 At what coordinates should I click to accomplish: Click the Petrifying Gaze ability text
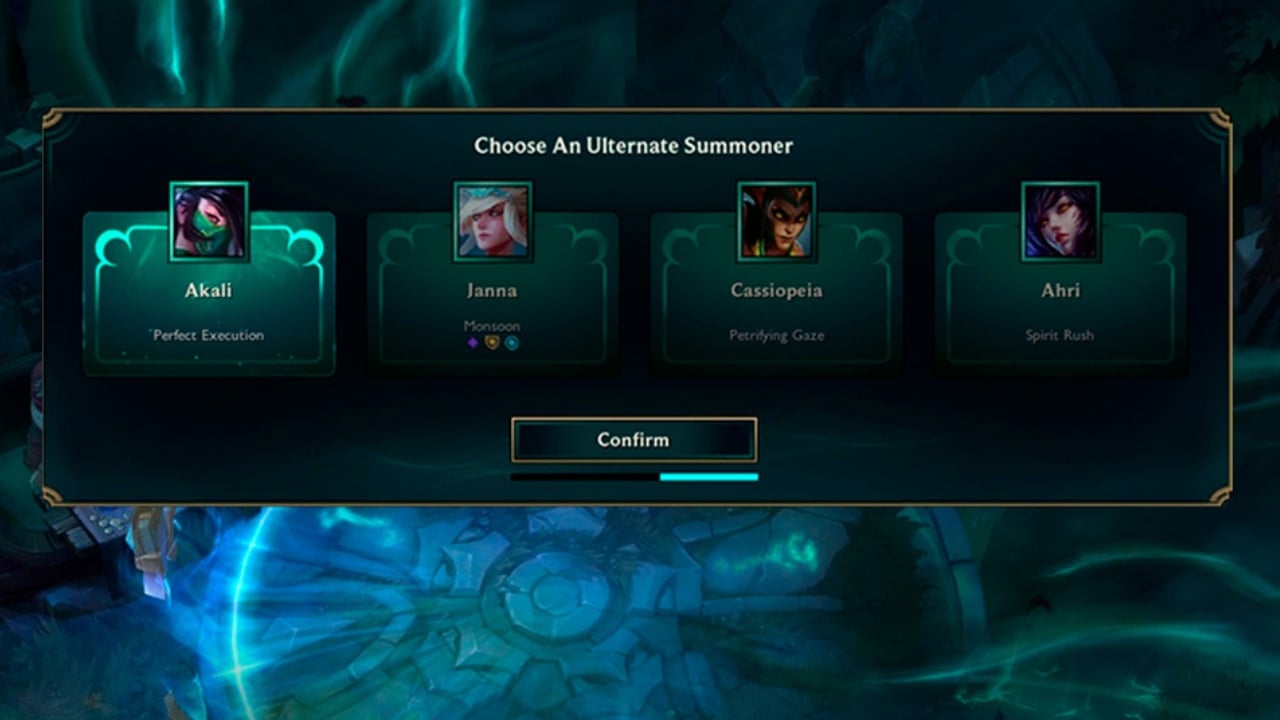[777, 336]
